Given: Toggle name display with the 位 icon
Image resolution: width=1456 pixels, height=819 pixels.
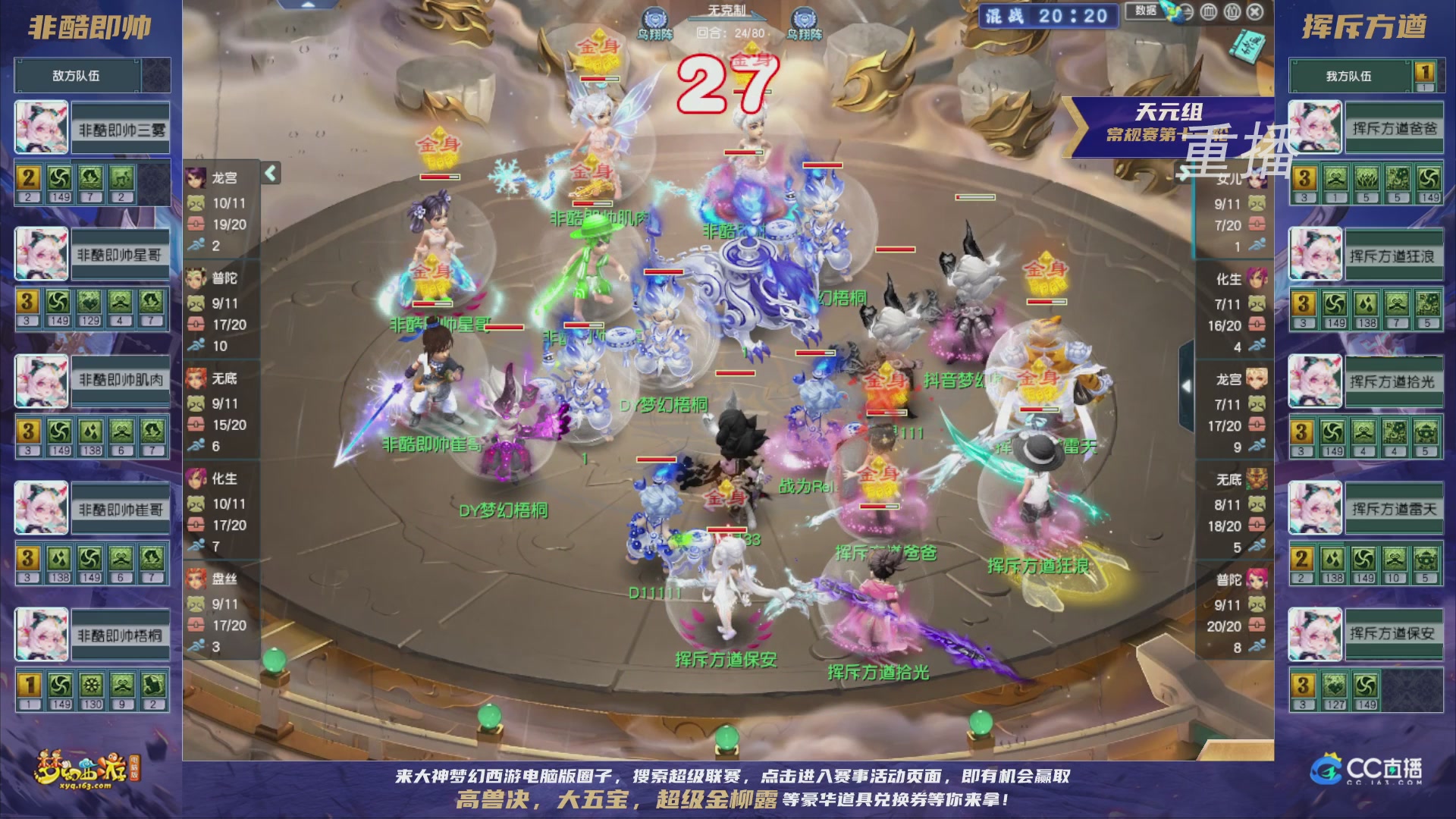Looking at the screenshot, I should coord(1231,12).
